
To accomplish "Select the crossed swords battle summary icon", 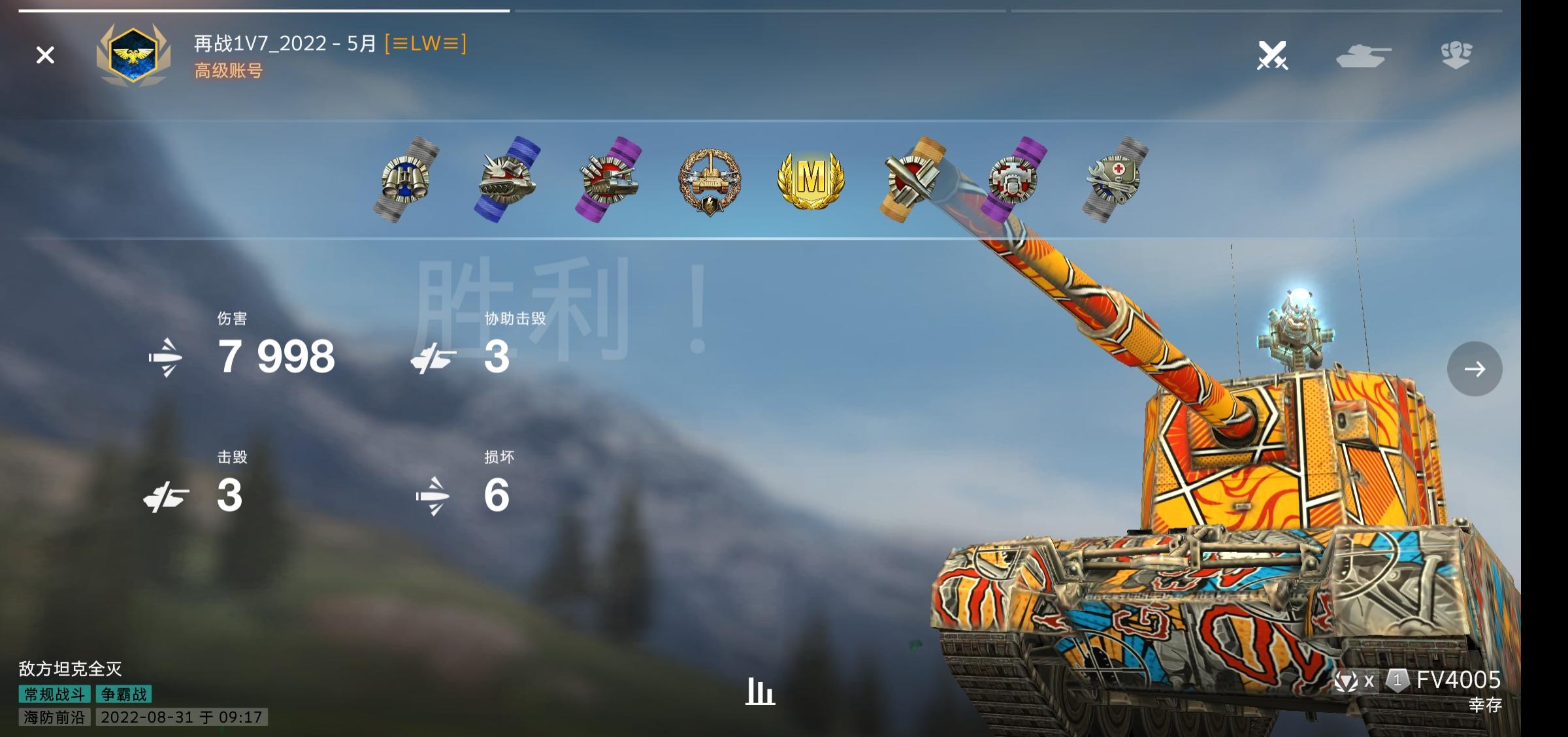I will coord(1273,56).
